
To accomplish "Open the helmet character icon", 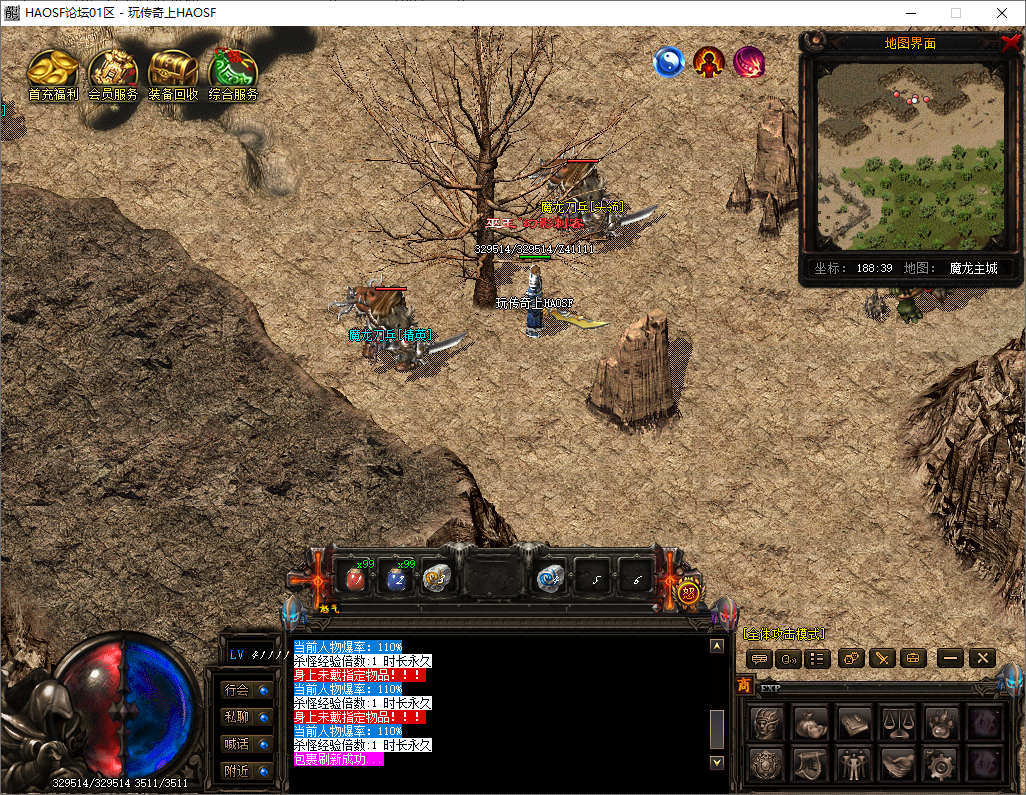I will pos(766,721).
